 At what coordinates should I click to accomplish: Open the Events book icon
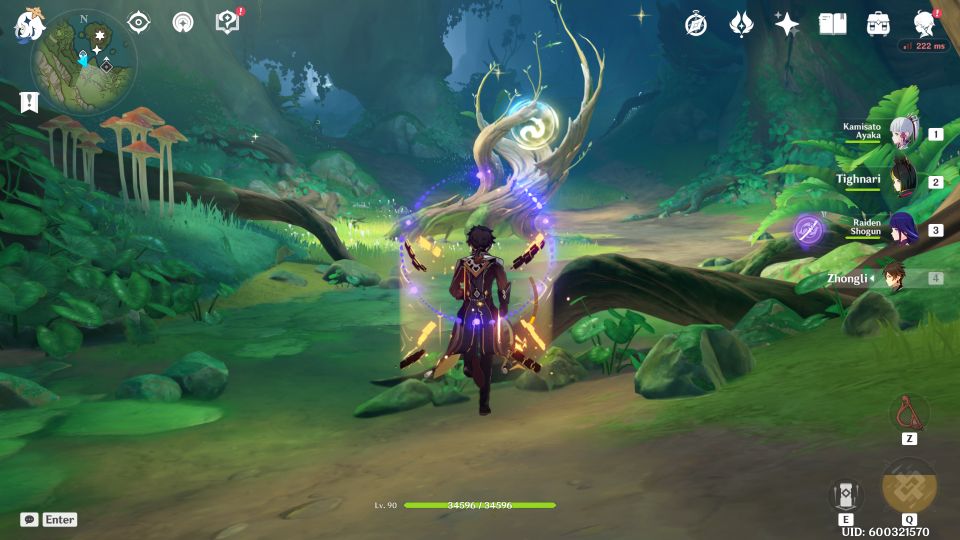(832, 24)
